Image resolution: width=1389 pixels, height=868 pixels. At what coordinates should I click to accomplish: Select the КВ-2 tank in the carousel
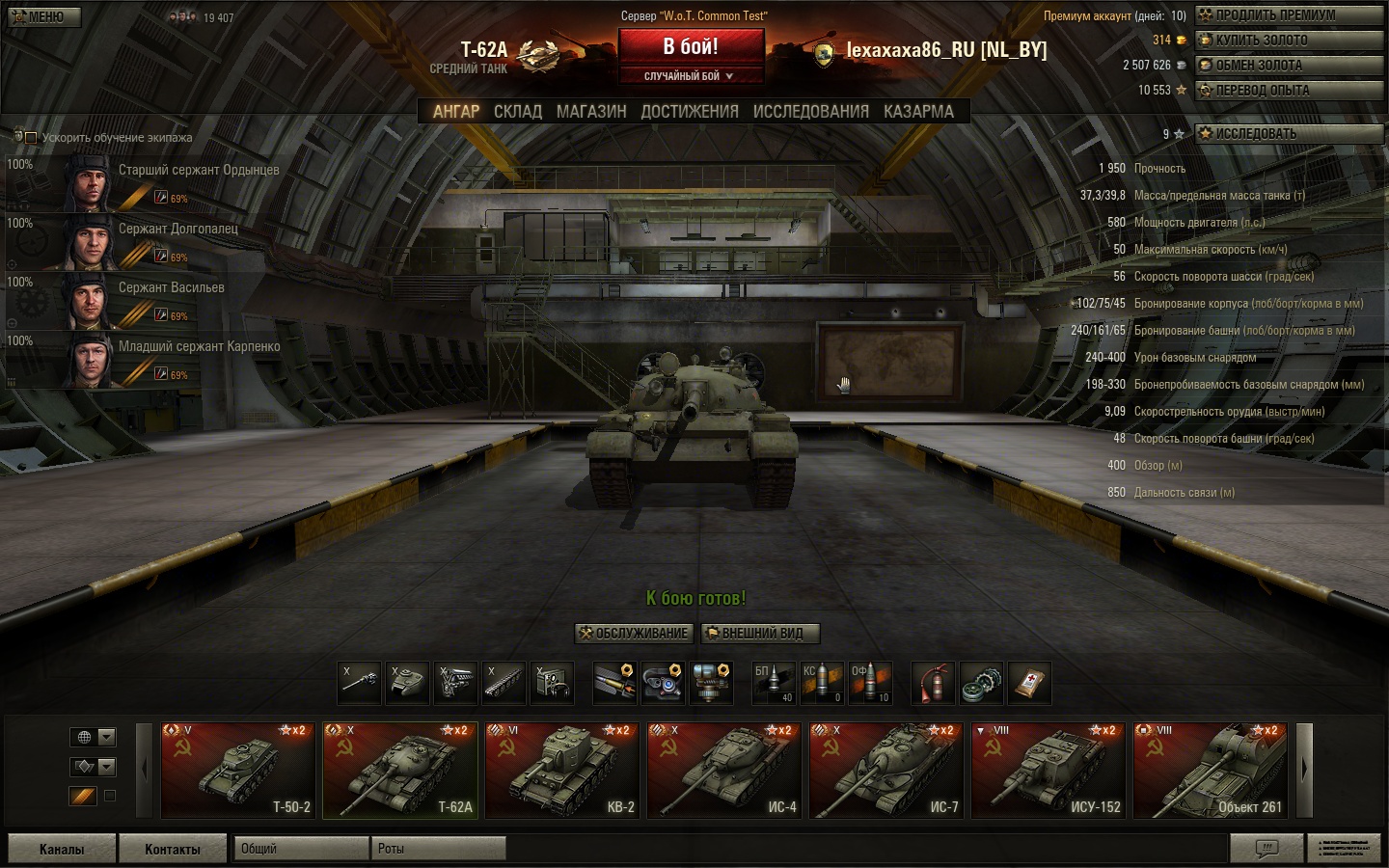click(561, 770)
